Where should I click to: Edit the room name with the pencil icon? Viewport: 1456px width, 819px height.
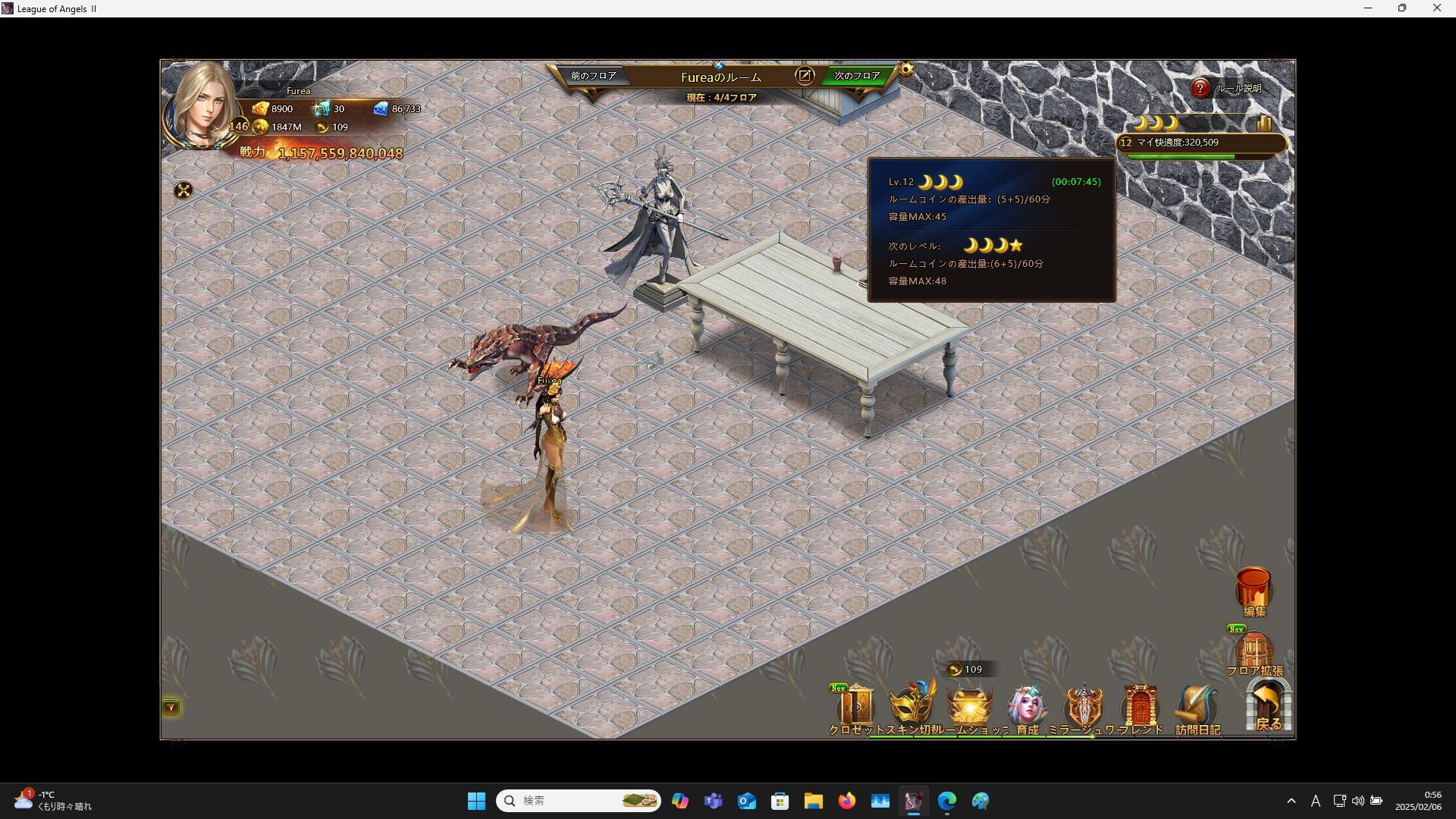(805, 76)
